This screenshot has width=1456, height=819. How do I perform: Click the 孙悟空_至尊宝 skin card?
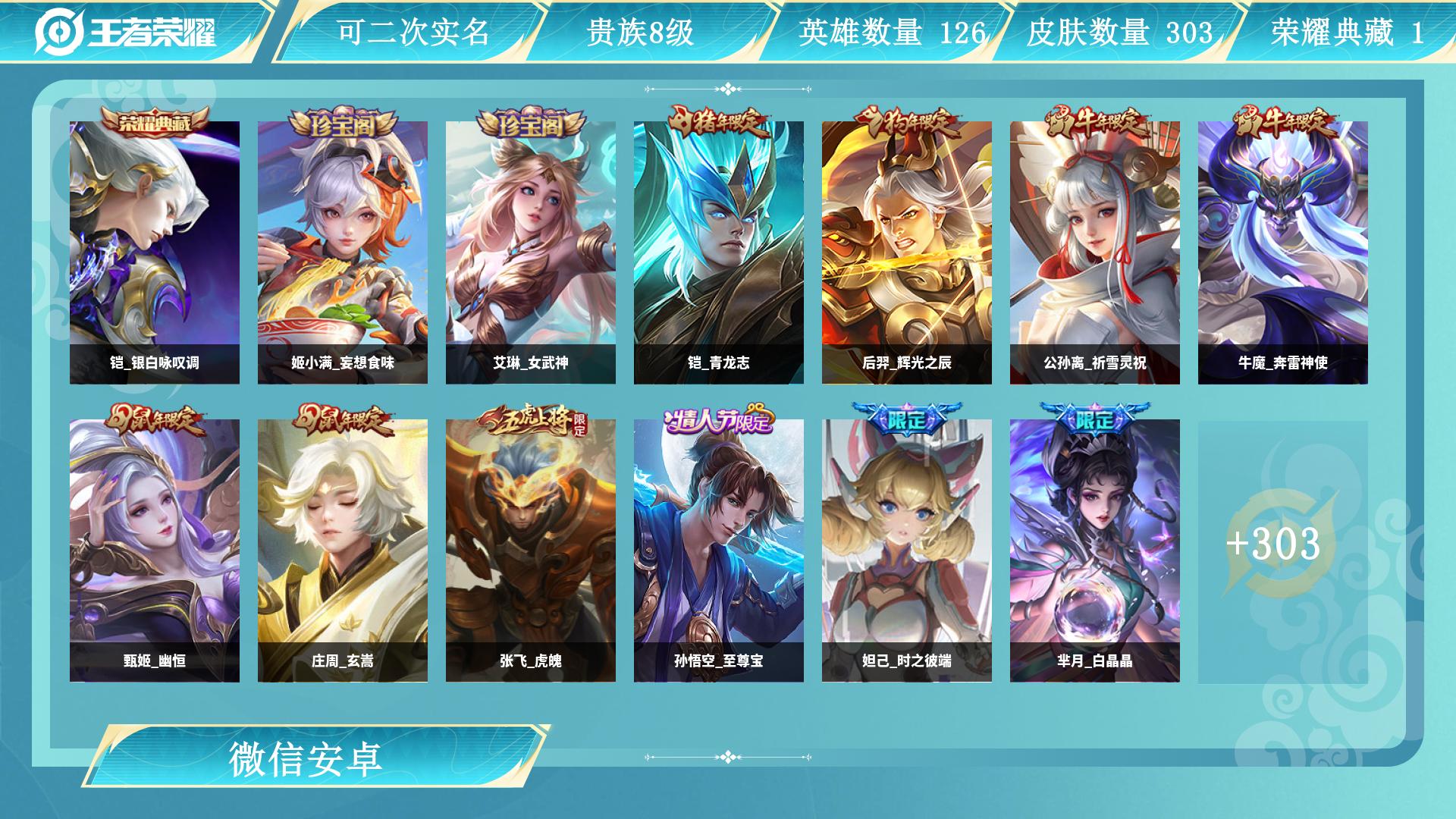coord(719,551)
